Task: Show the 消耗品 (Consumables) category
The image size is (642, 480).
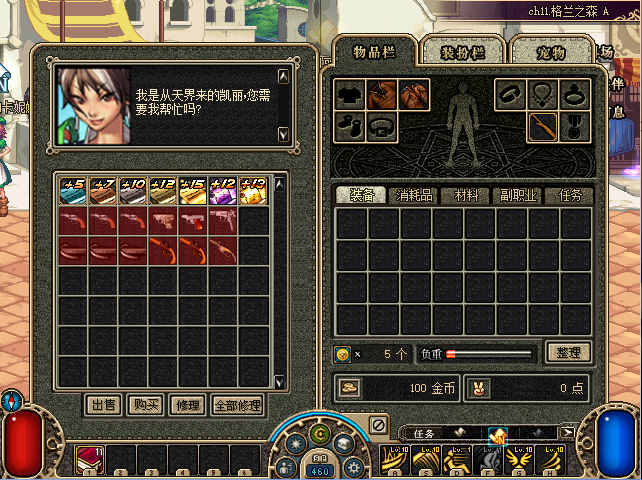Action: tap(414, 195)
